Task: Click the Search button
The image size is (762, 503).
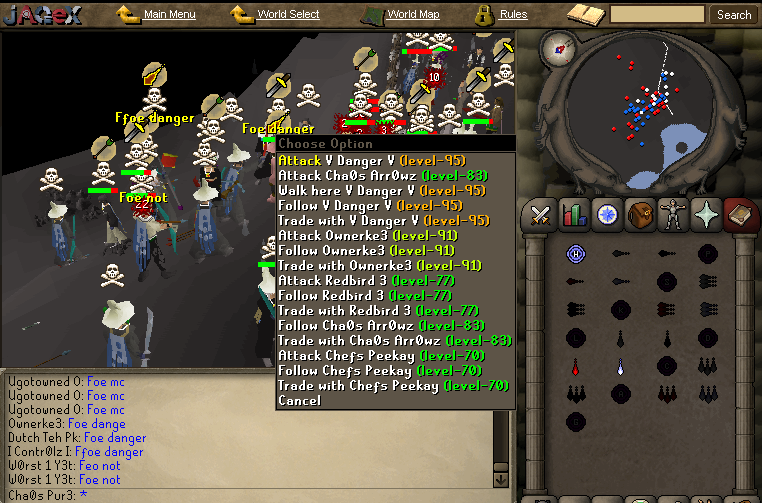Action: pos(733,15)
